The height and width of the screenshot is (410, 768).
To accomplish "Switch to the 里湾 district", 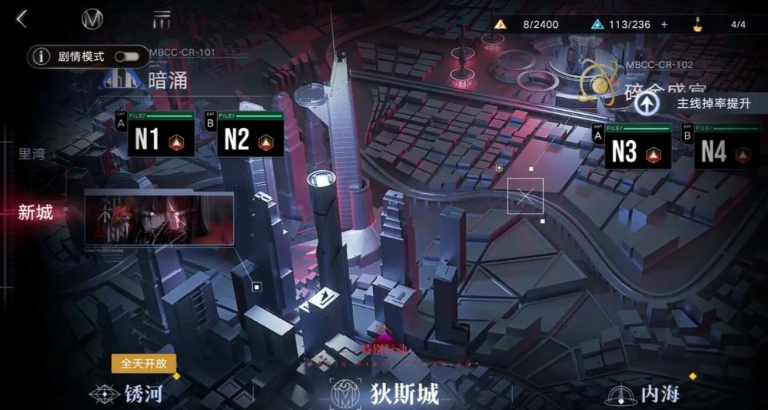I will click(x=32, y=154).
